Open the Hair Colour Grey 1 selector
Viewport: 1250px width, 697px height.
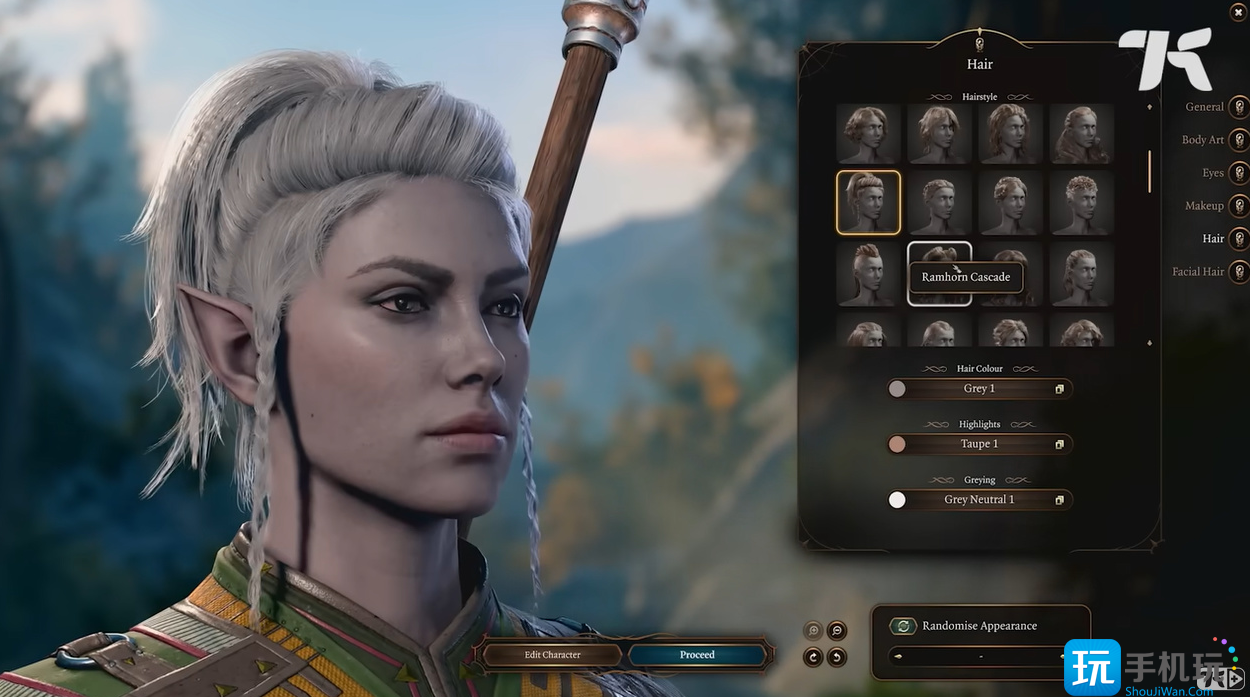[979, 389]
